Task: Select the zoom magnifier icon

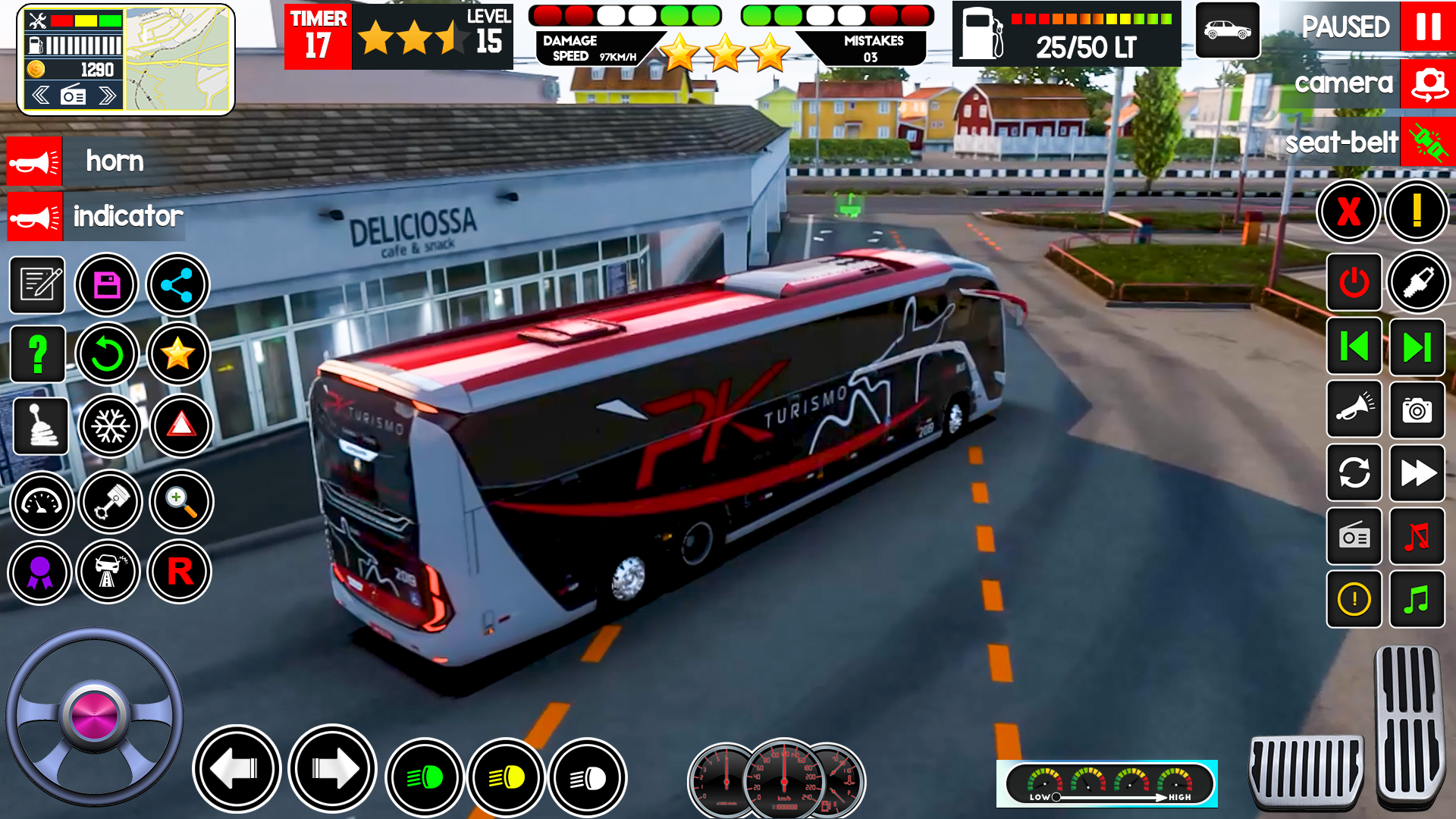Action: (x=179, y=503)
